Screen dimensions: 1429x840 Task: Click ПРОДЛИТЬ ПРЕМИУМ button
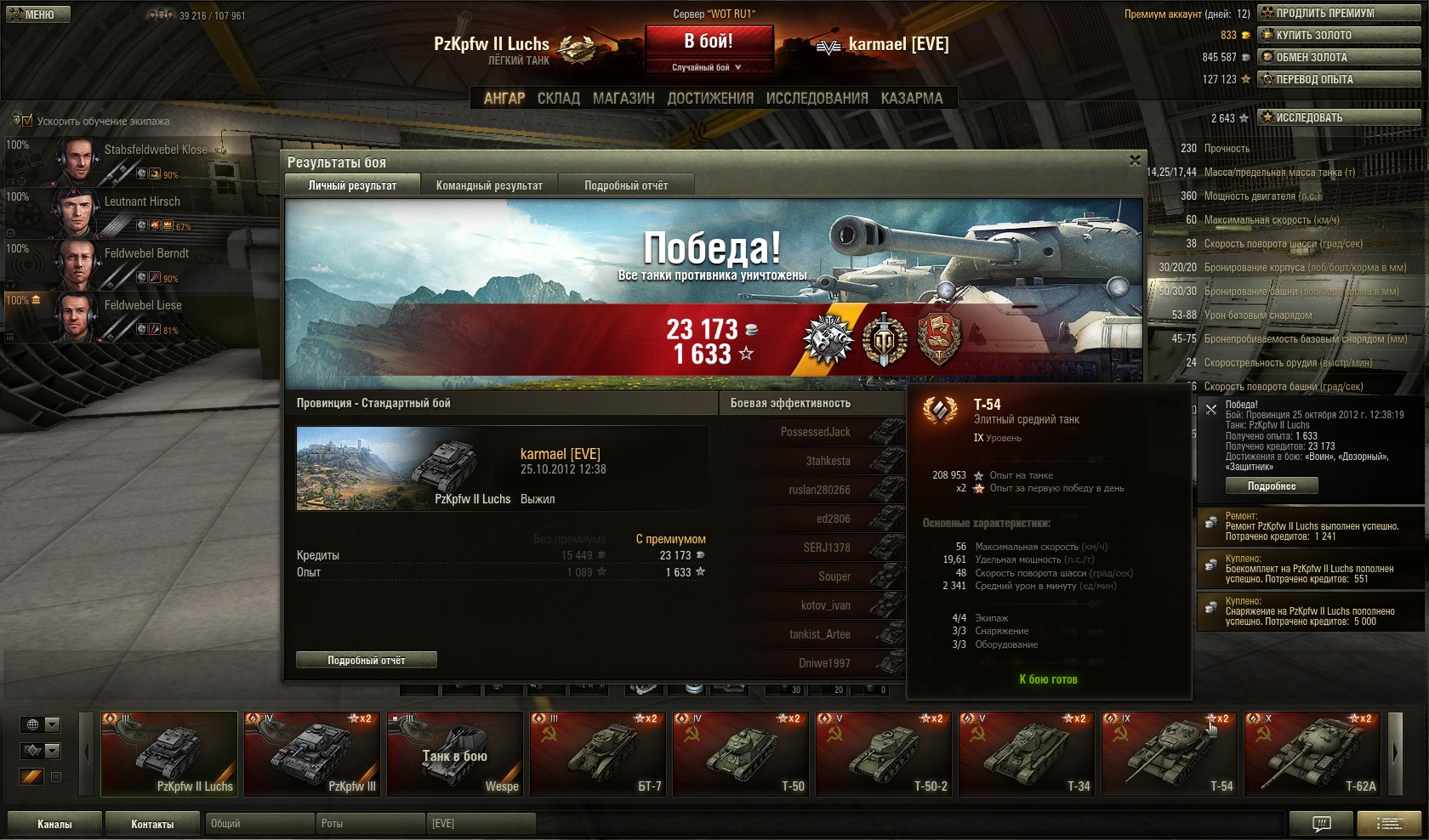[1340, 13]
